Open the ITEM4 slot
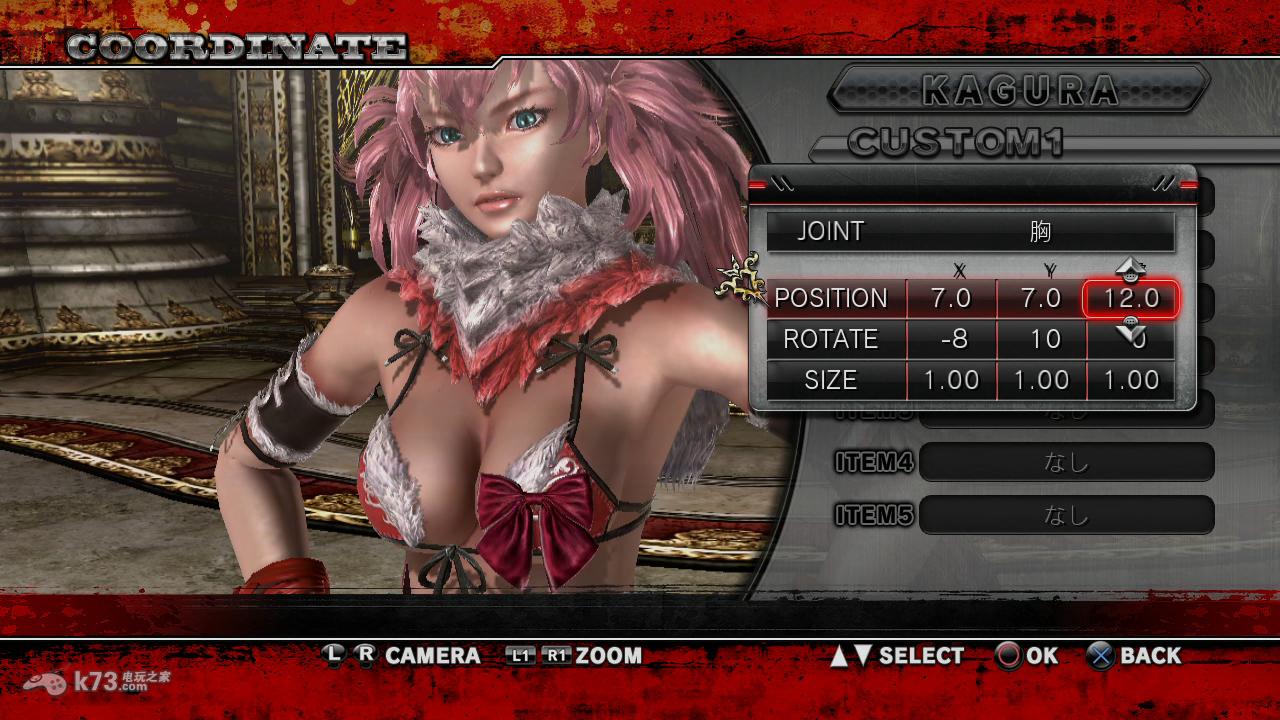Viewport: 1280px width, 720px height. (1066, 462)
